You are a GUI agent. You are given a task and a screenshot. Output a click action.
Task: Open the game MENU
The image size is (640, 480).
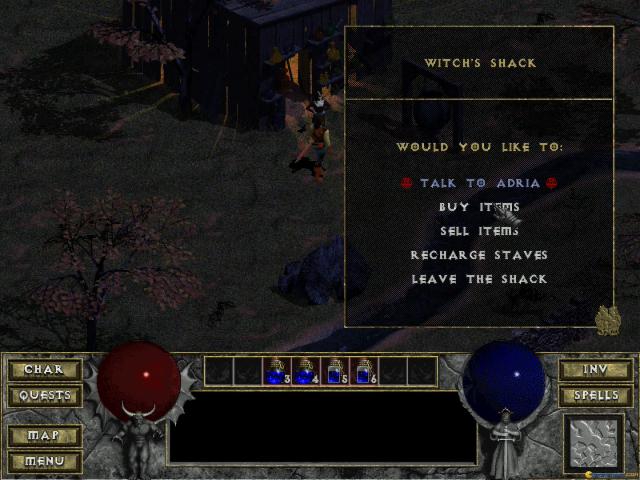pos(44,461)
